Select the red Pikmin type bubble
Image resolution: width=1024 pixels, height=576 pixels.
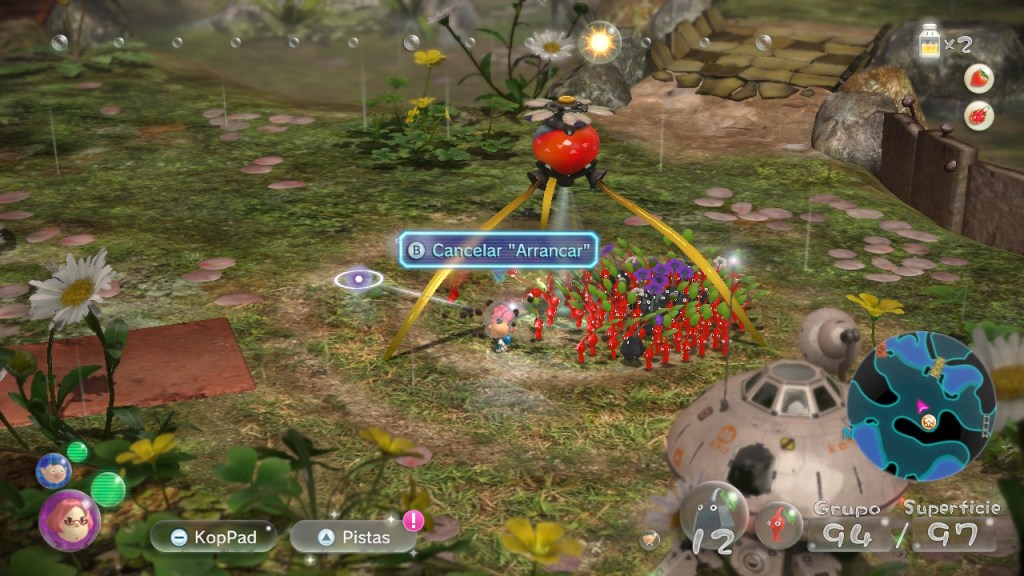[x=778, y=524]
